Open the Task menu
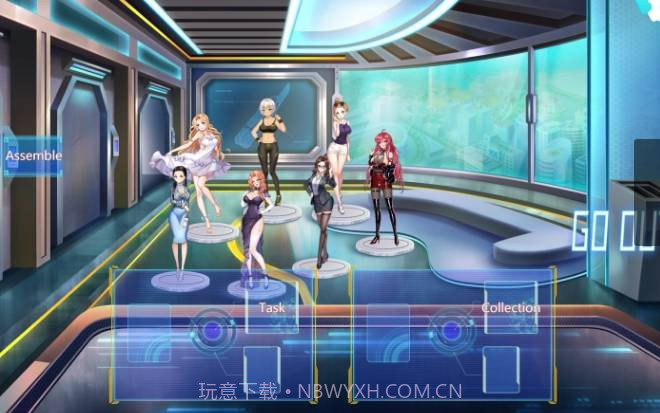Viewport: 660px width, 413px height. (x=271, y=308)
